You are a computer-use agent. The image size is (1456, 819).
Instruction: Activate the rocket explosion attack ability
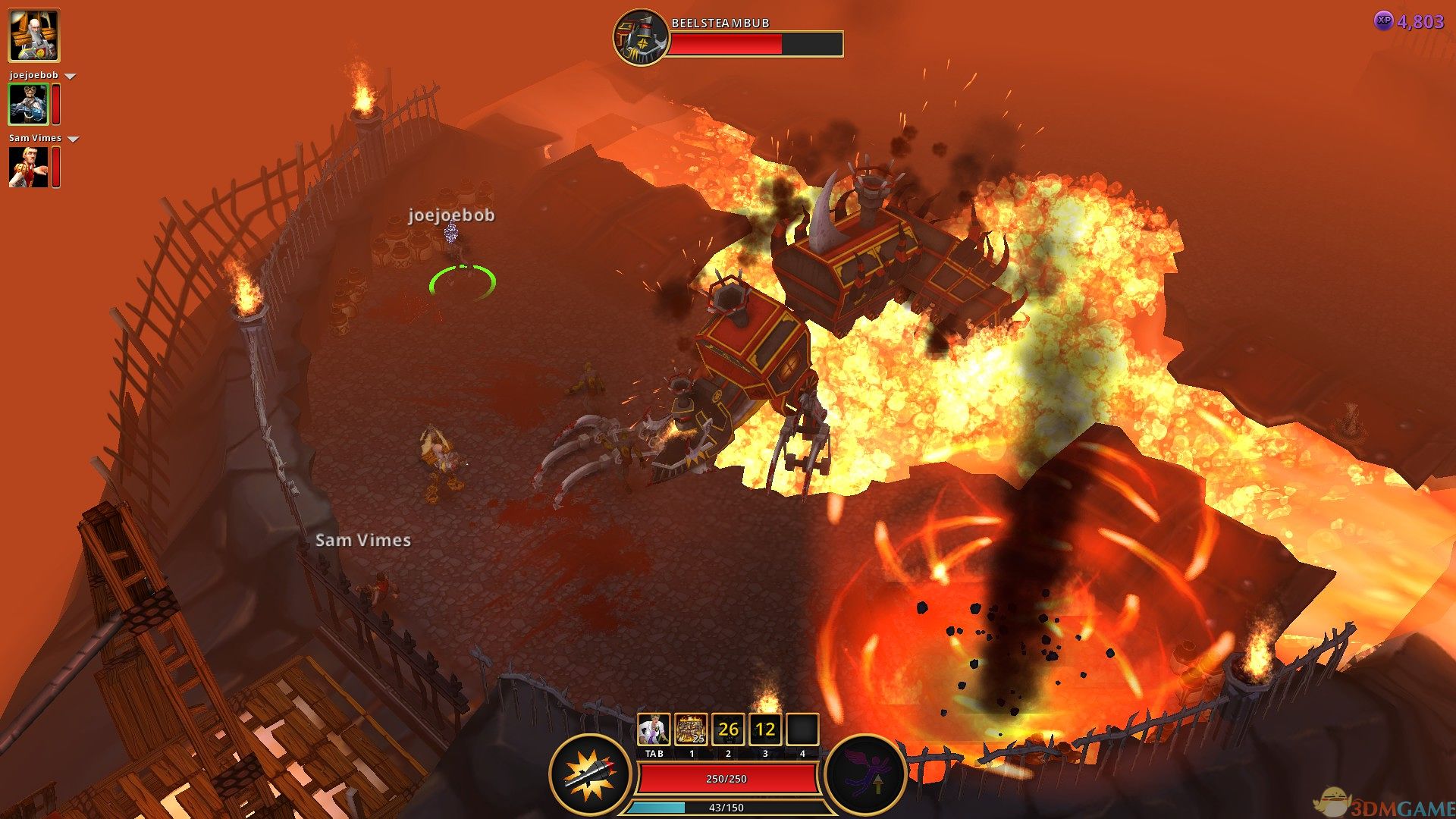(591, 775)
